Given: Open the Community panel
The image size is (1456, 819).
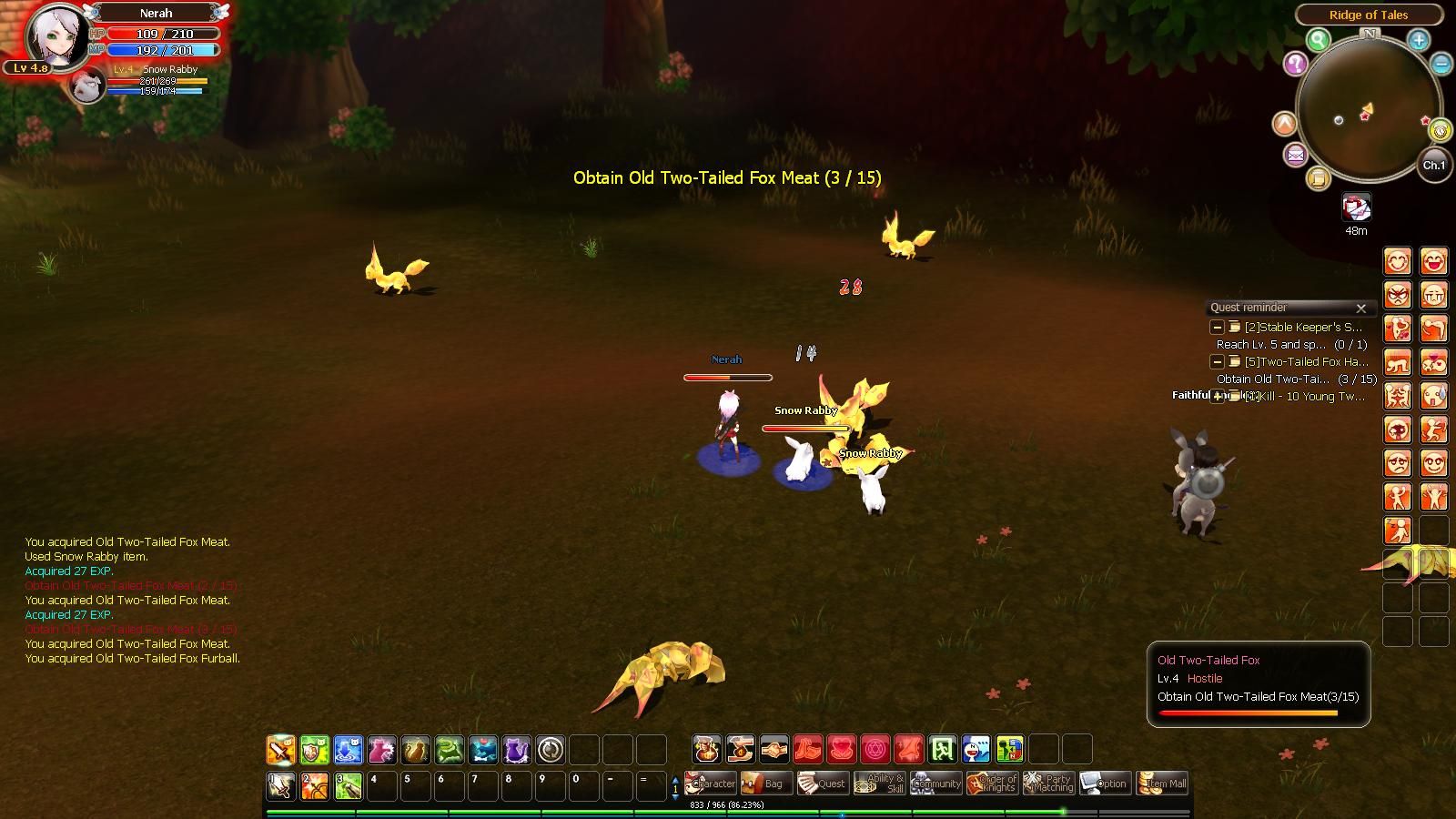Looking at the screenshot, I should click(935, 784).
